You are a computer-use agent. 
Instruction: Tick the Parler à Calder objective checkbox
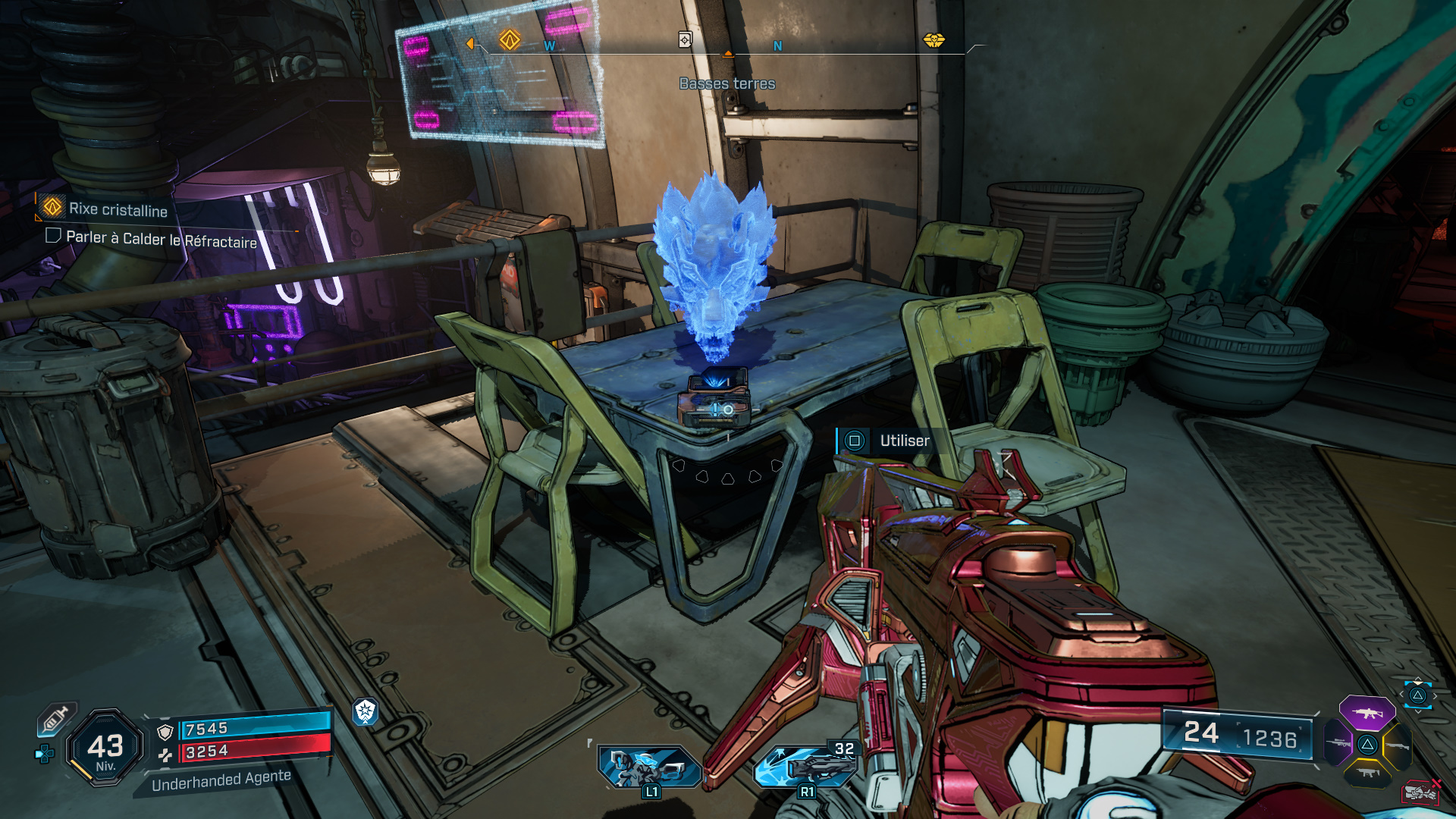[x=53, y=236]
